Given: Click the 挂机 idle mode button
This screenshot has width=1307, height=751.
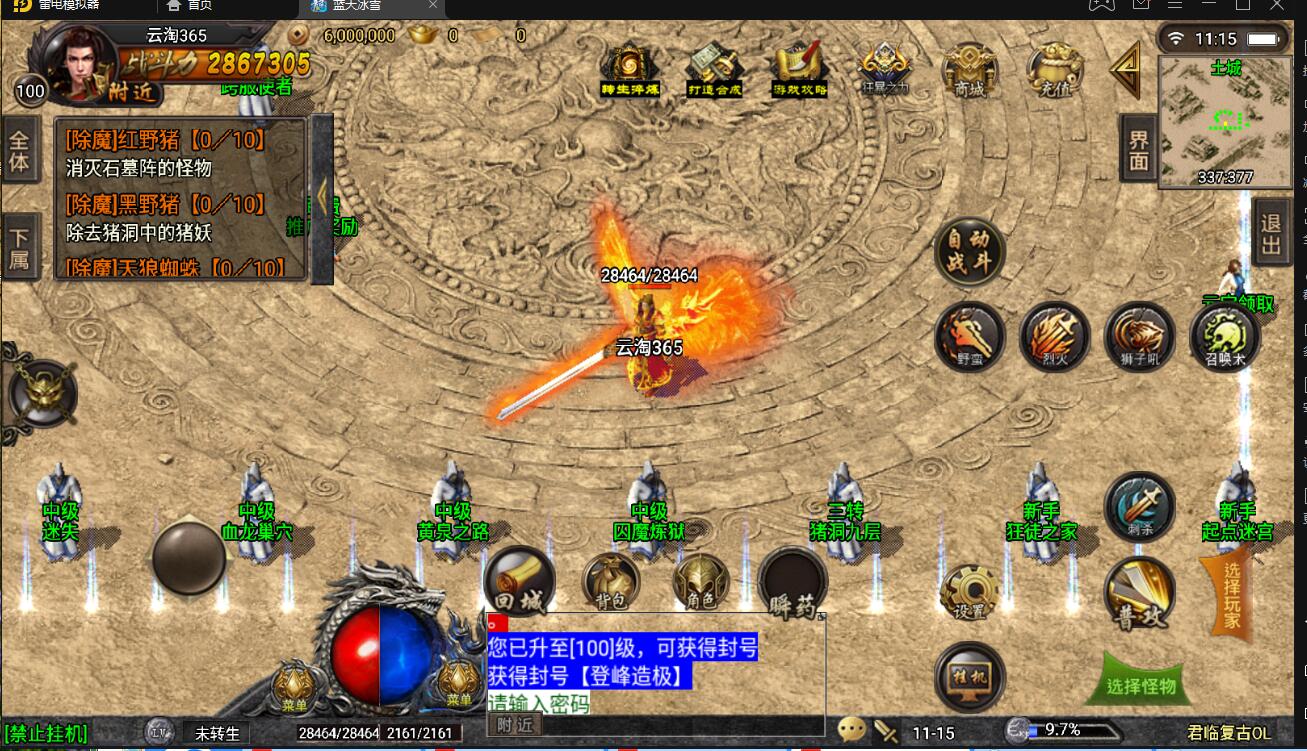Looking at the screenshot, I should coord(969,676).
